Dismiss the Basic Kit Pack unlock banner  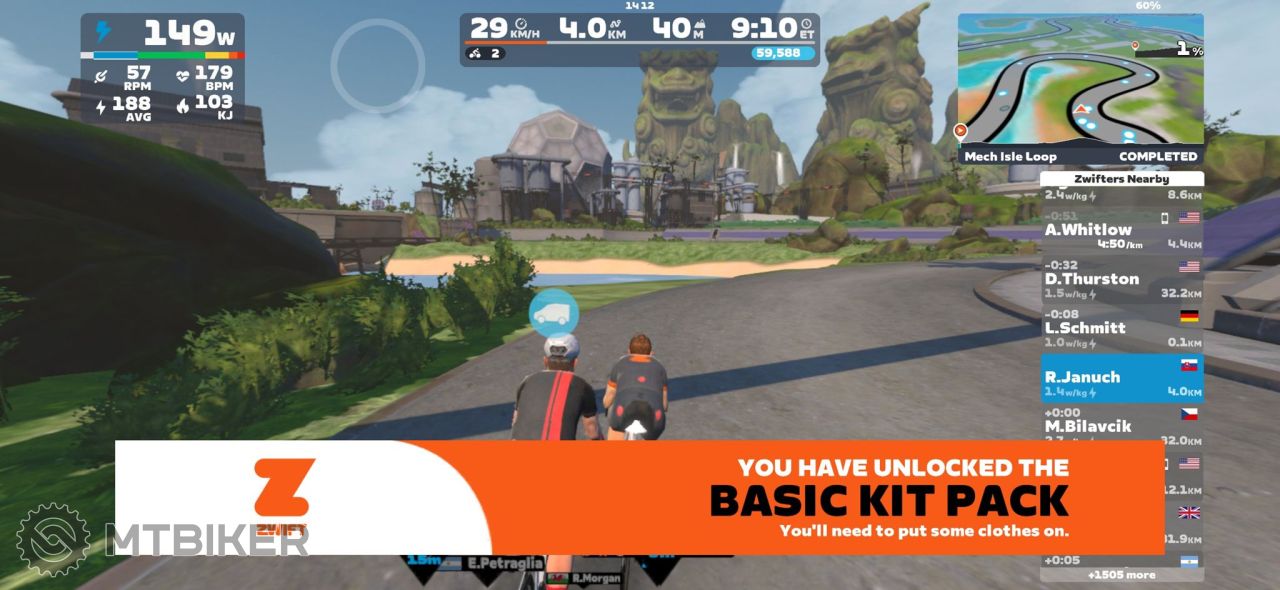pyautogui.click(x=640, y=497)
